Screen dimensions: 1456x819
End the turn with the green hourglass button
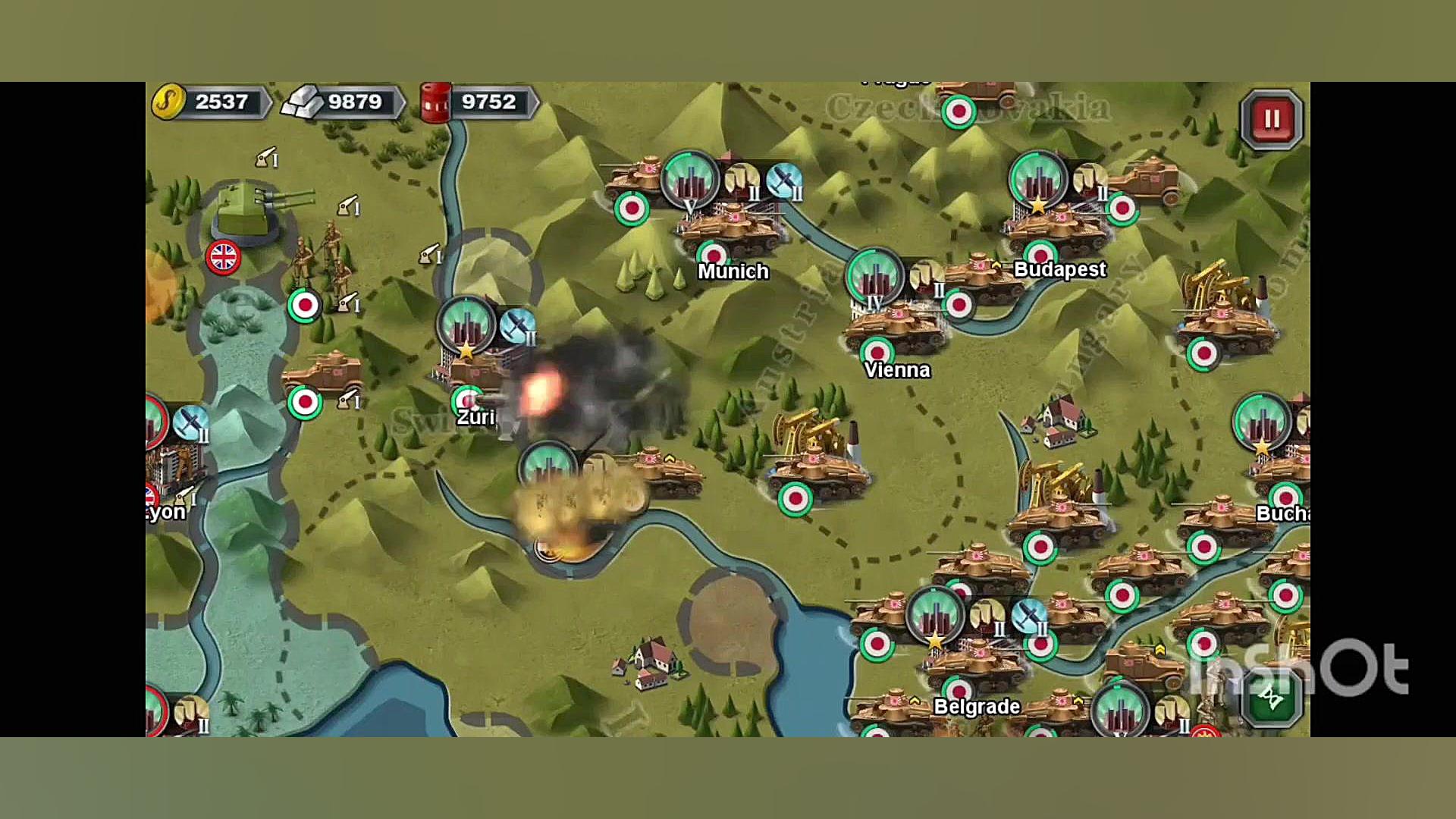tap(1272, 696)
